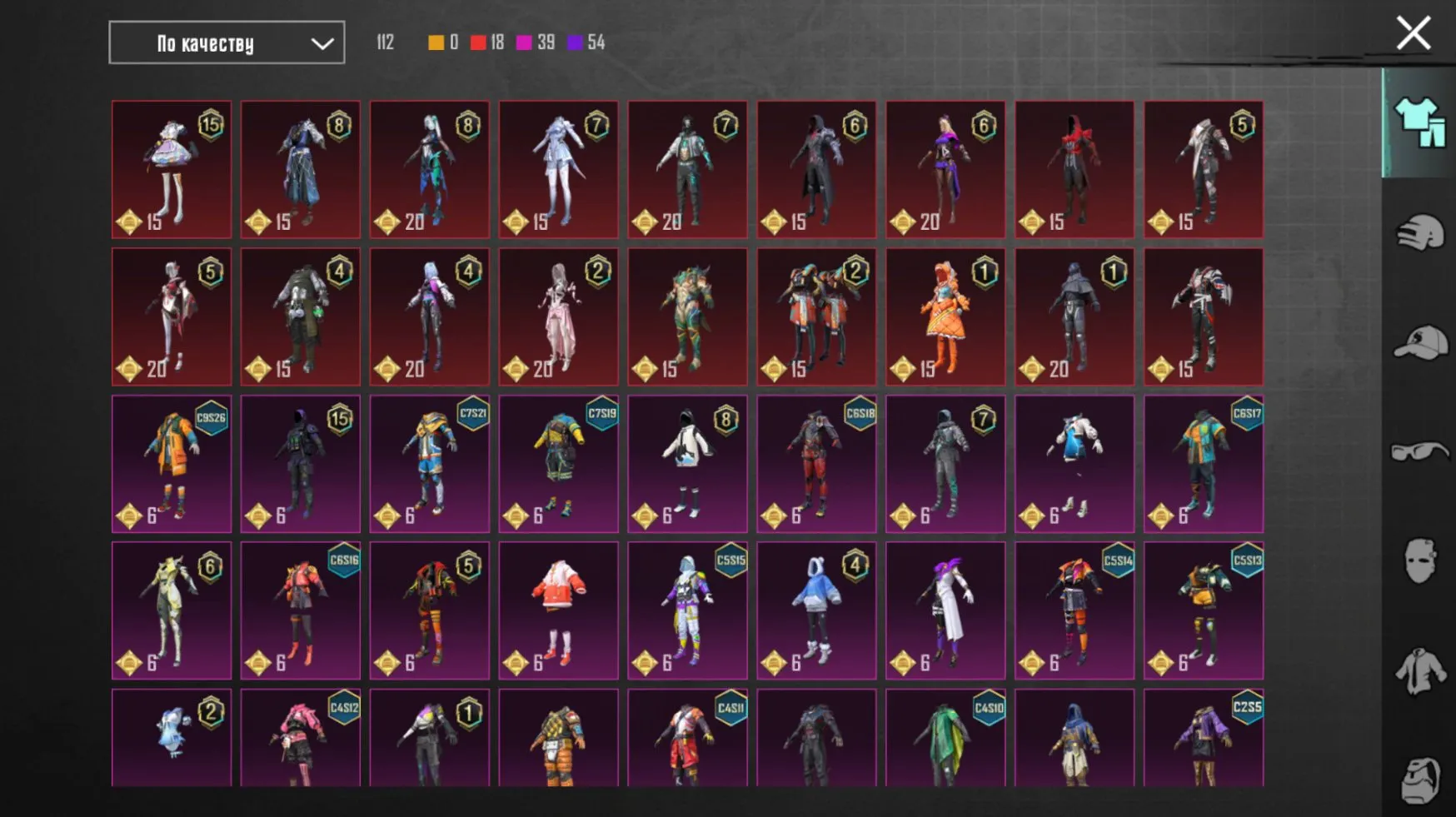Click the total items counter 112

384,42
